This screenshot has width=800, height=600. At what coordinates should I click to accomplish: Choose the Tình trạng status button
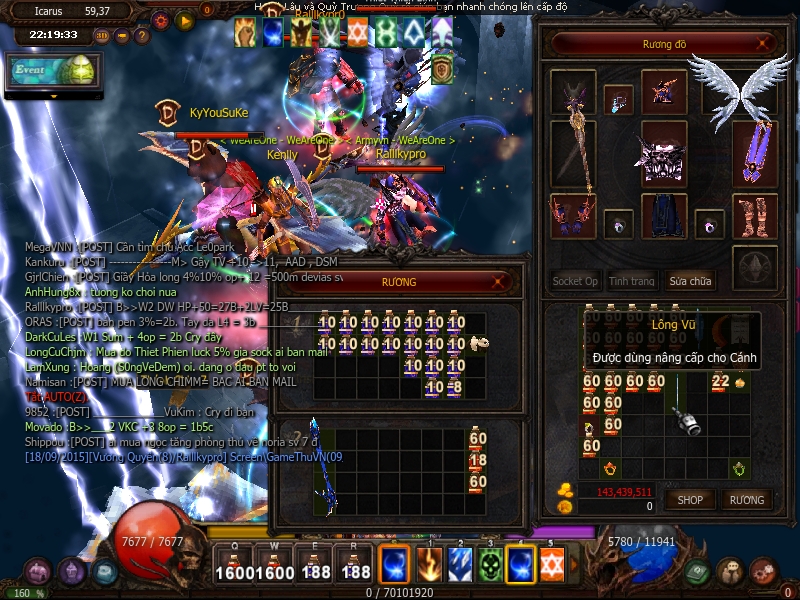632,281
